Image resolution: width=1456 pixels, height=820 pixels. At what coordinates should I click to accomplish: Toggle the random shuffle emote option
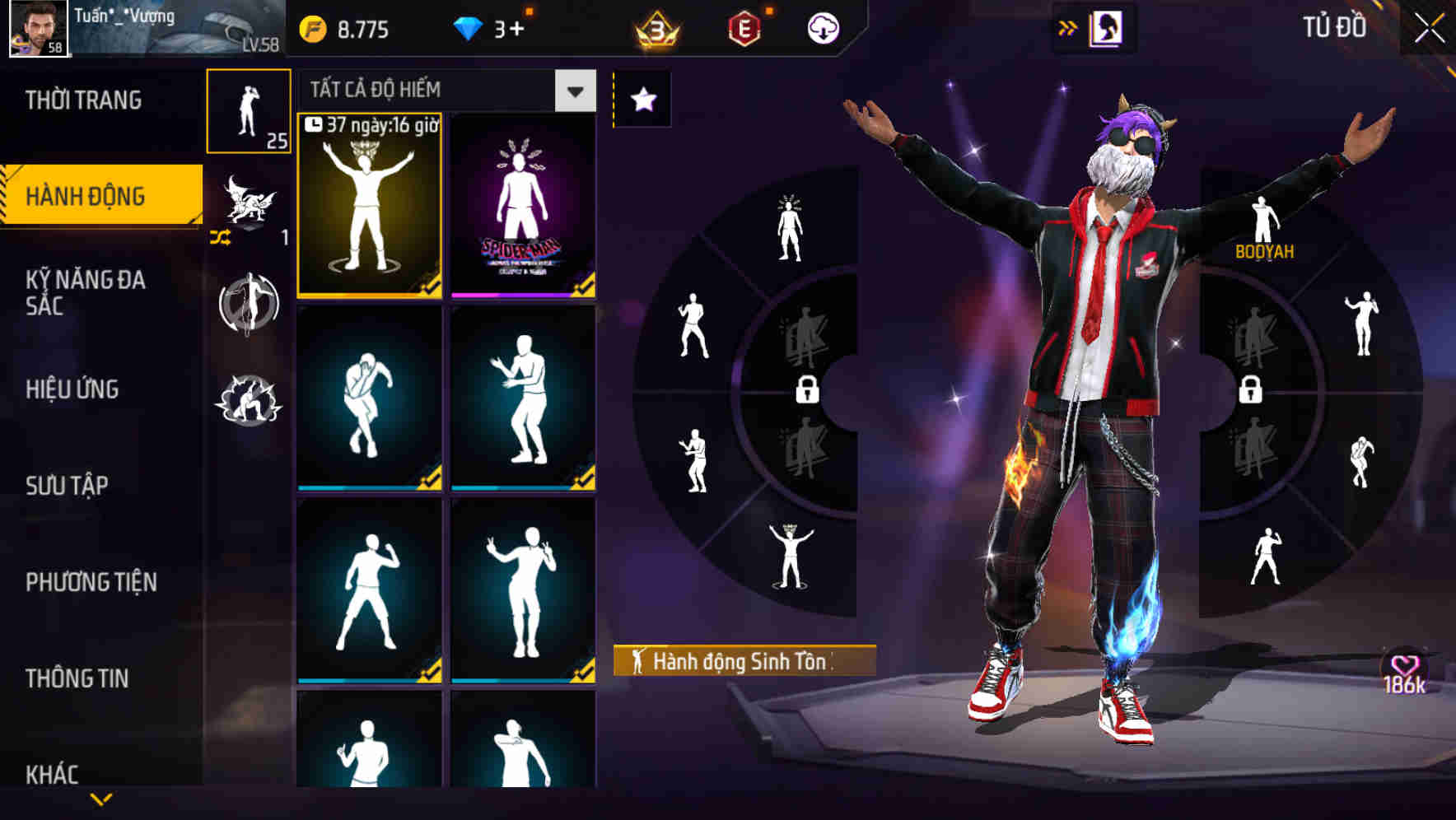(220, 238)
